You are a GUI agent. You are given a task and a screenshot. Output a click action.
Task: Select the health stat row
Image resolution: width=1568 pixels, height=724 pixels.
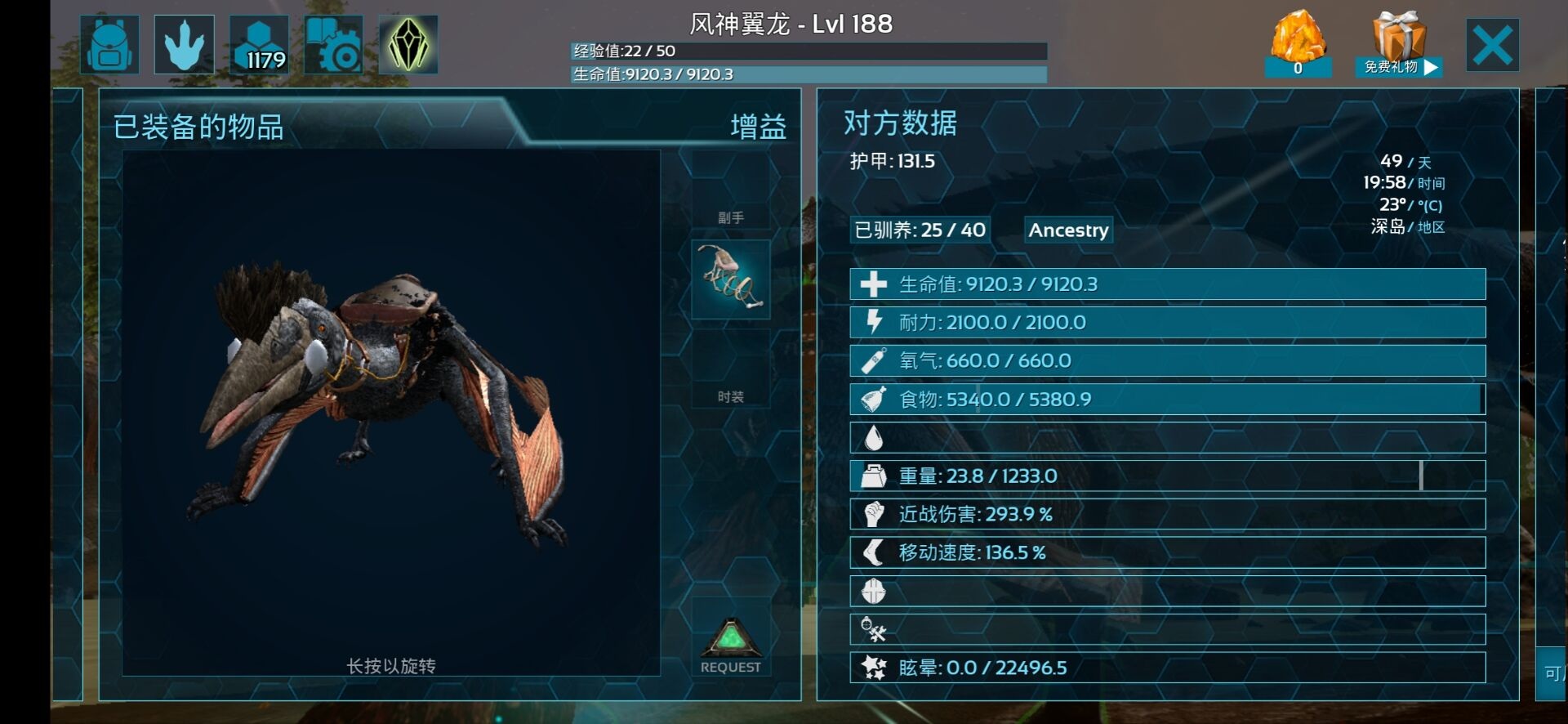coord(1167,284)
